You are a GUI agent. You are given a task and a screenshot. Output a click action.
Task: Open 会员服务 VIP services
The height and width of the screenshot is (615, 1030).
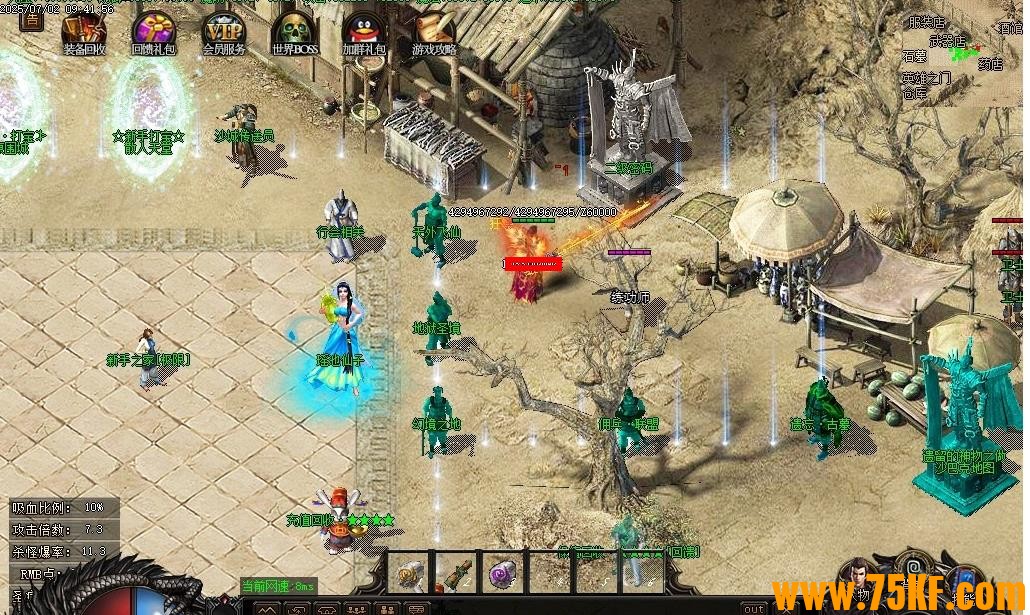(x=224, y=31)
